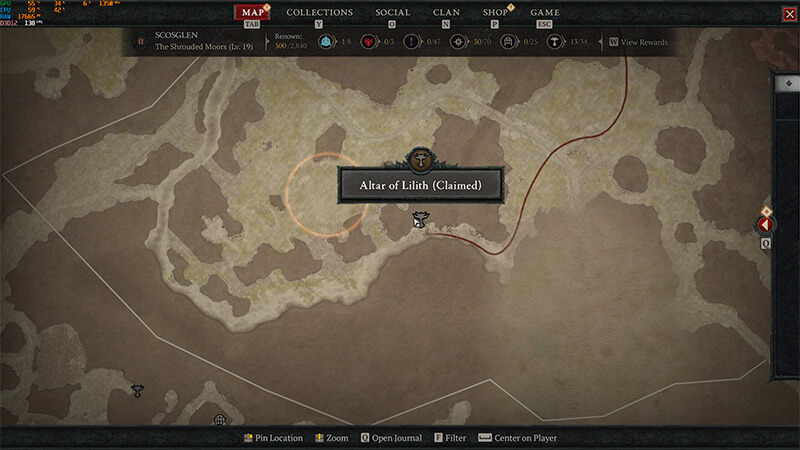800x450 pixels.
Task: Open the Collections tab
Action: tap(320, 13)
